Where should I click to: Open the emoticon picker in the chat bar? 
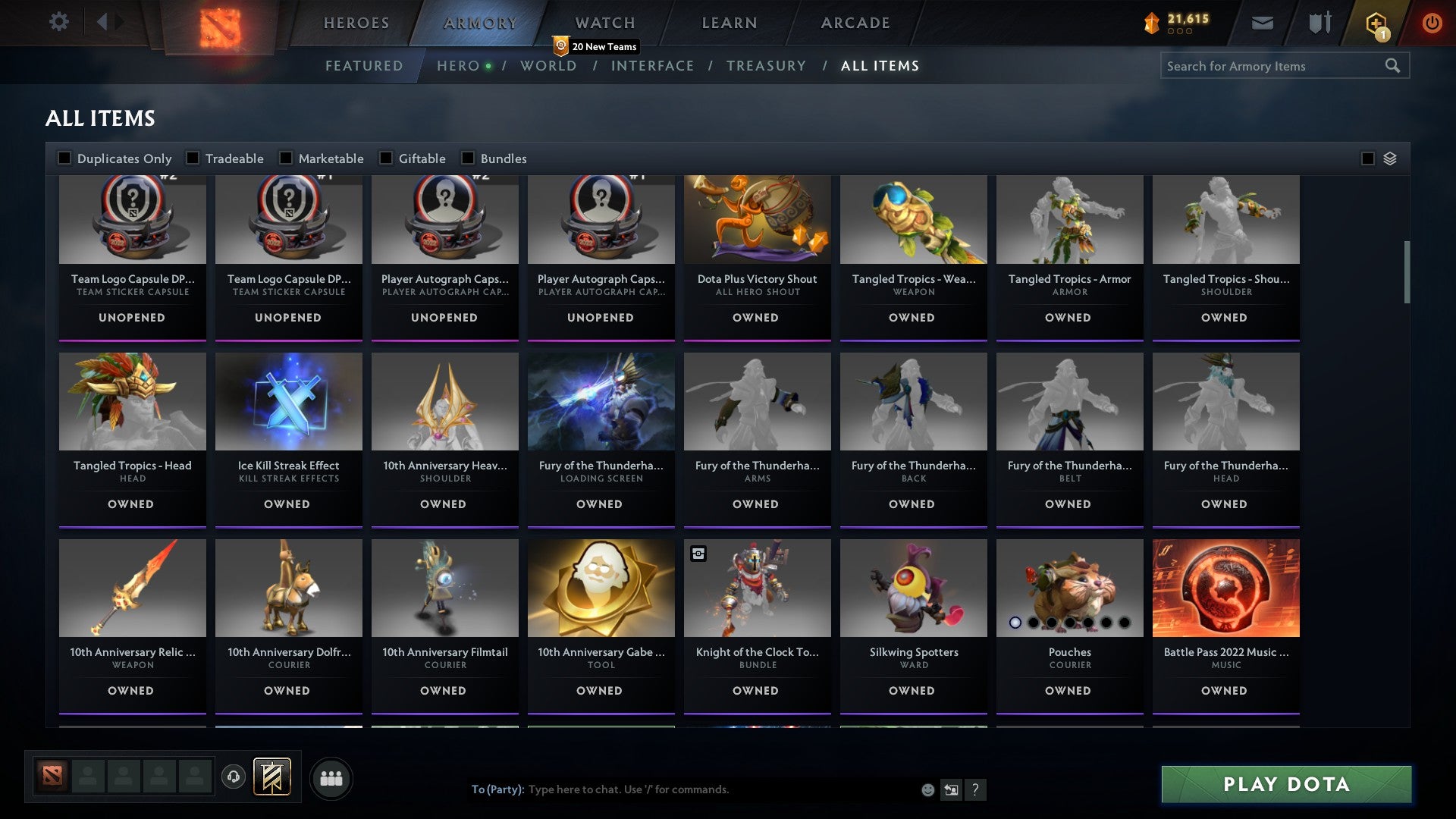927,789
